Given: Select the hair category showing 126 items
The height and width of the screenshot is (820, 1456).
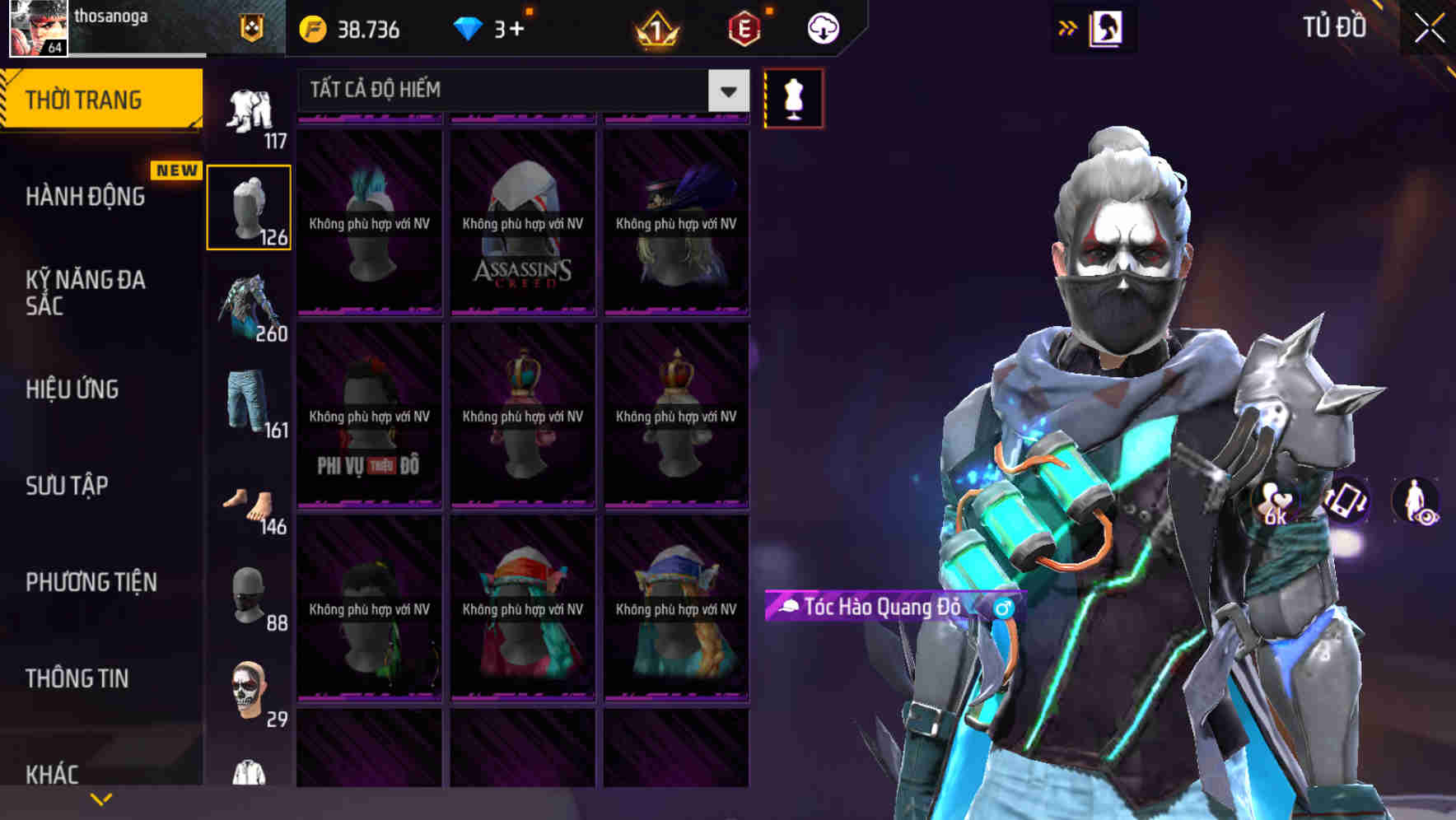Looking at the screenshot, I should click(249, 206).
